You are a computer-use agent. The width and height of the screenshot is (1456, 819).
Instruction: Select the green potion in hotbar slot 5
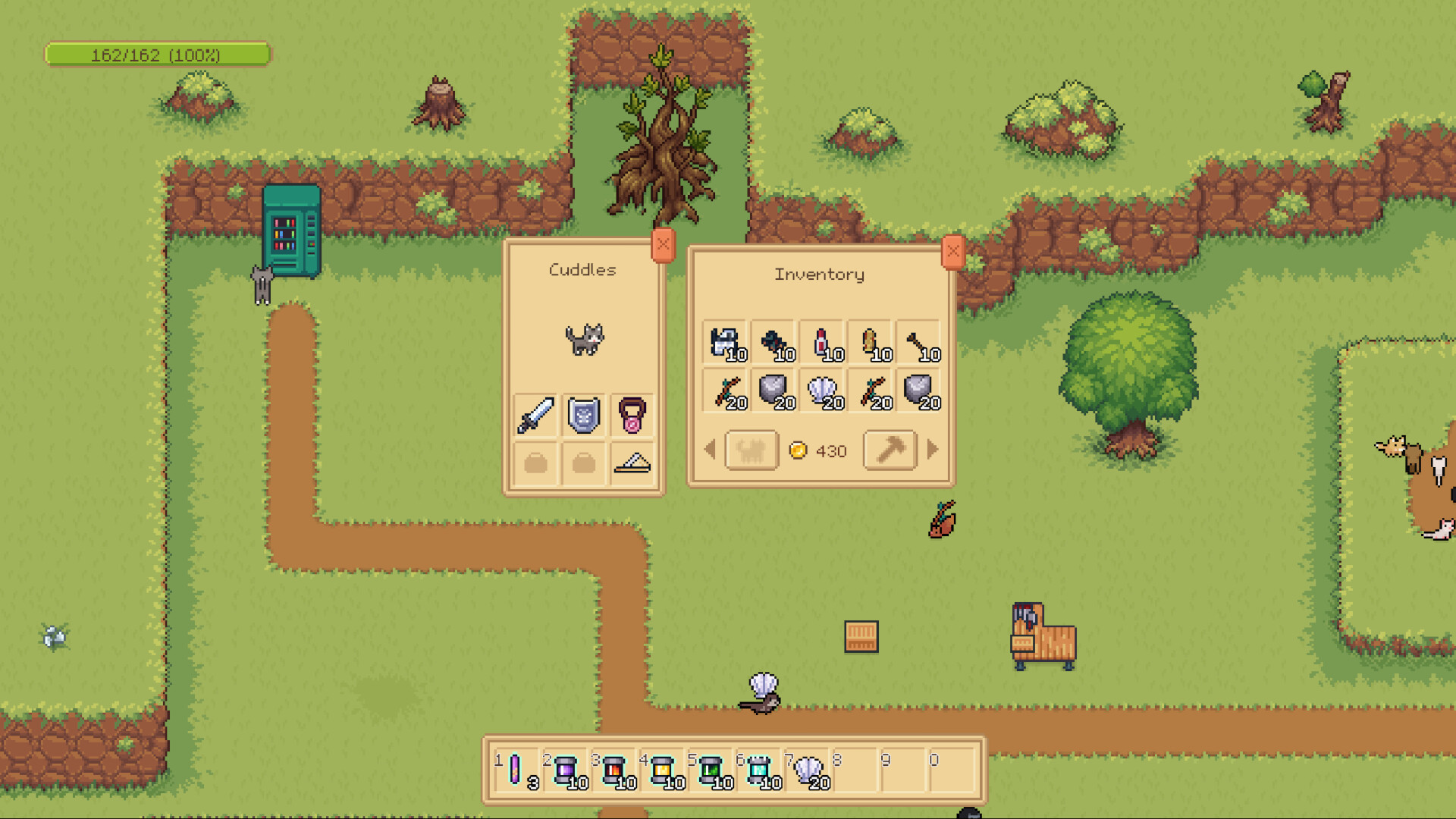pos(713,770)
